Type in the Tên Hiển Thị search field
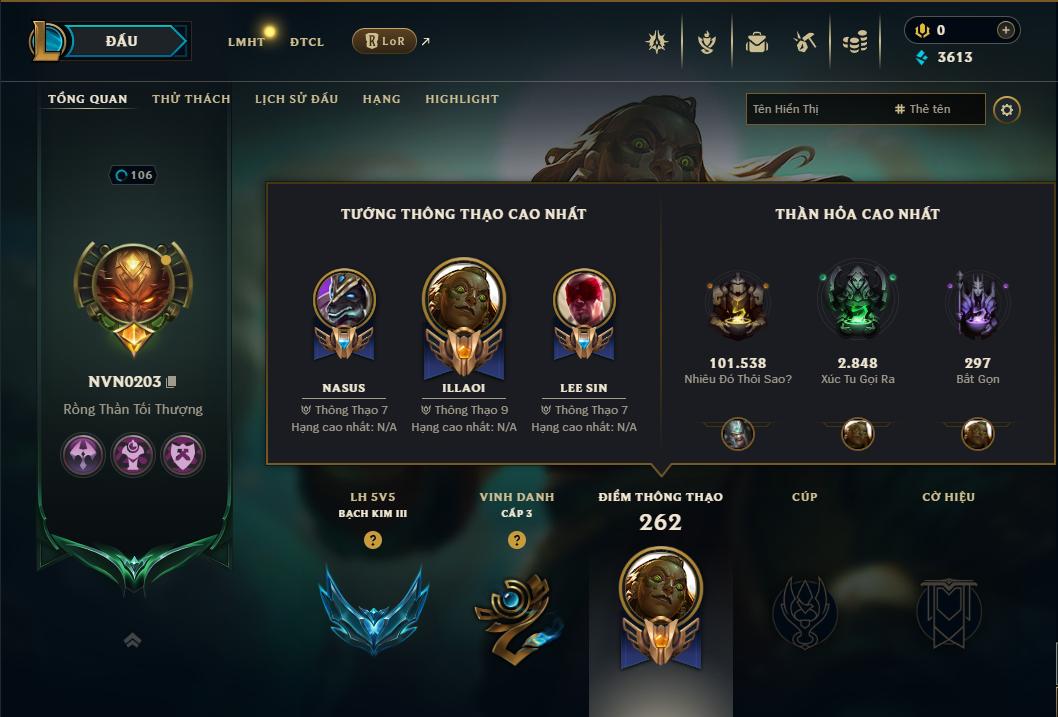This screenshot has height=717, width=1058. coord(815,109)
